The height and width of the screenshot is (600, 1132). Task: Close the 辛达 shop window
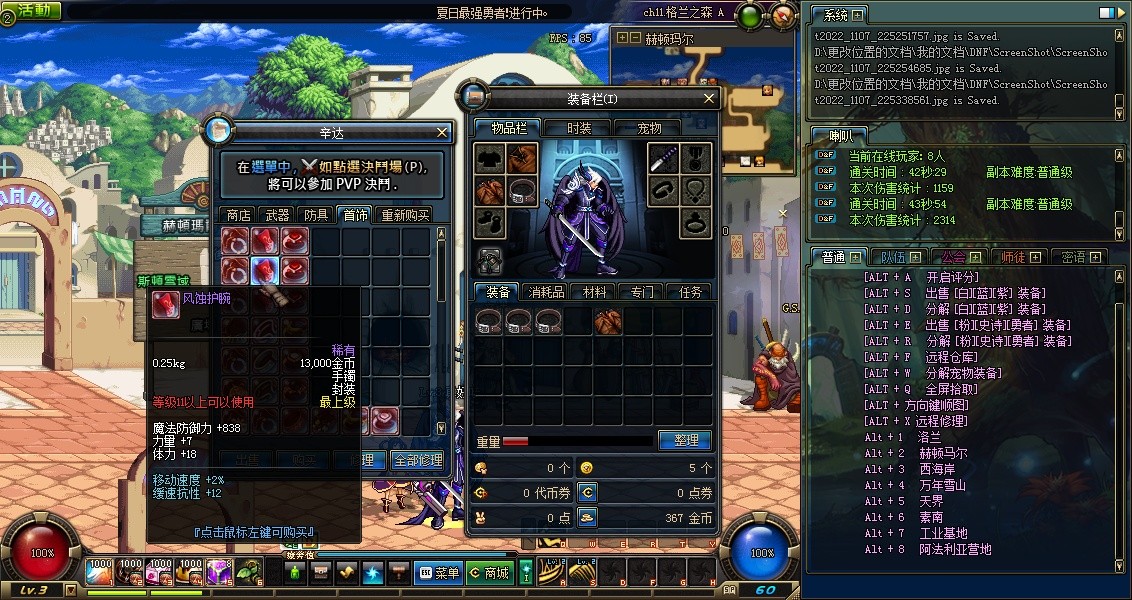[x=443, y=132]
